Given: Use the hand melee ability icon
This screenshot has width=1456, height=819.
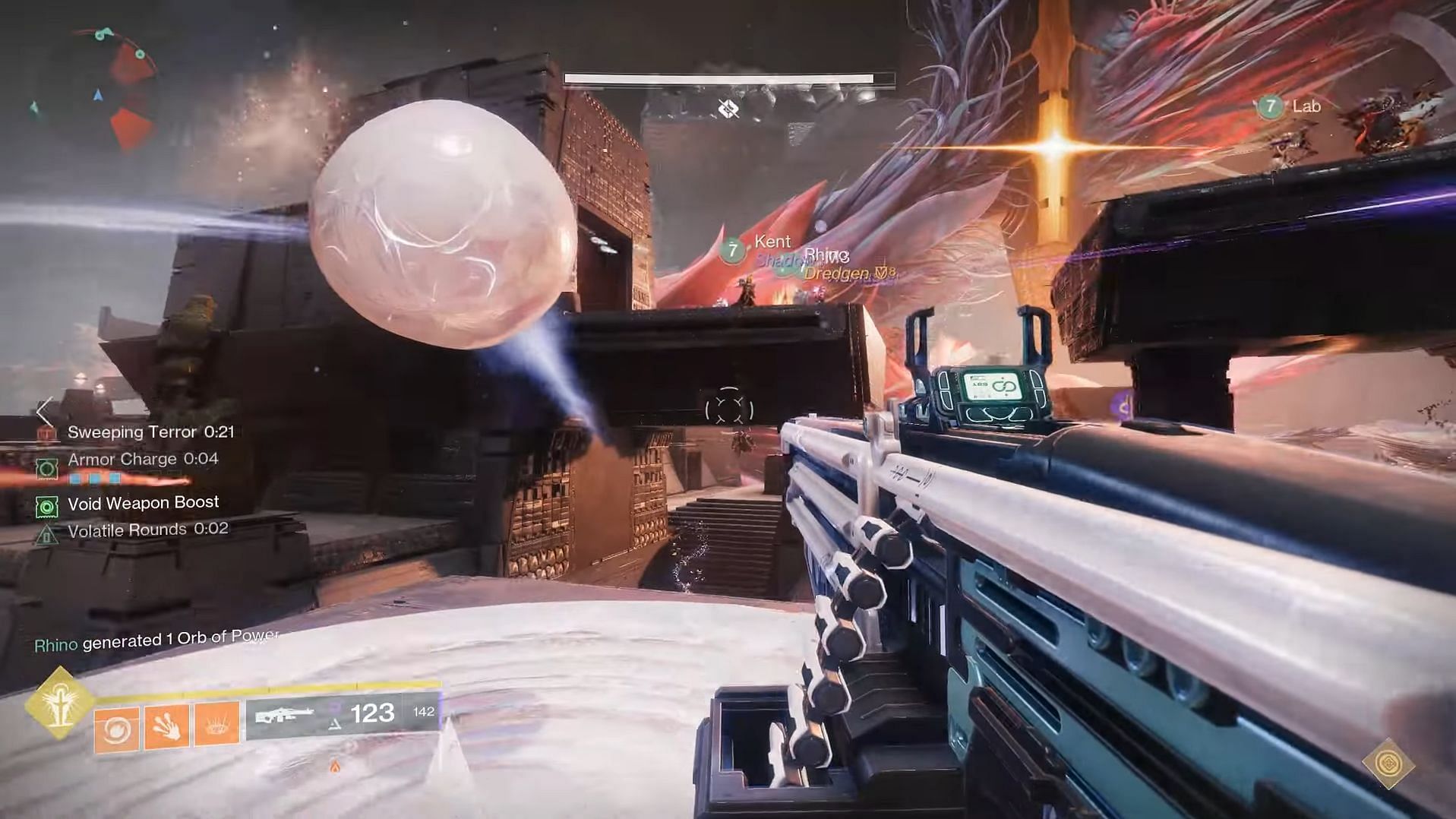Looking at the screenshot, I should point(166,728).
